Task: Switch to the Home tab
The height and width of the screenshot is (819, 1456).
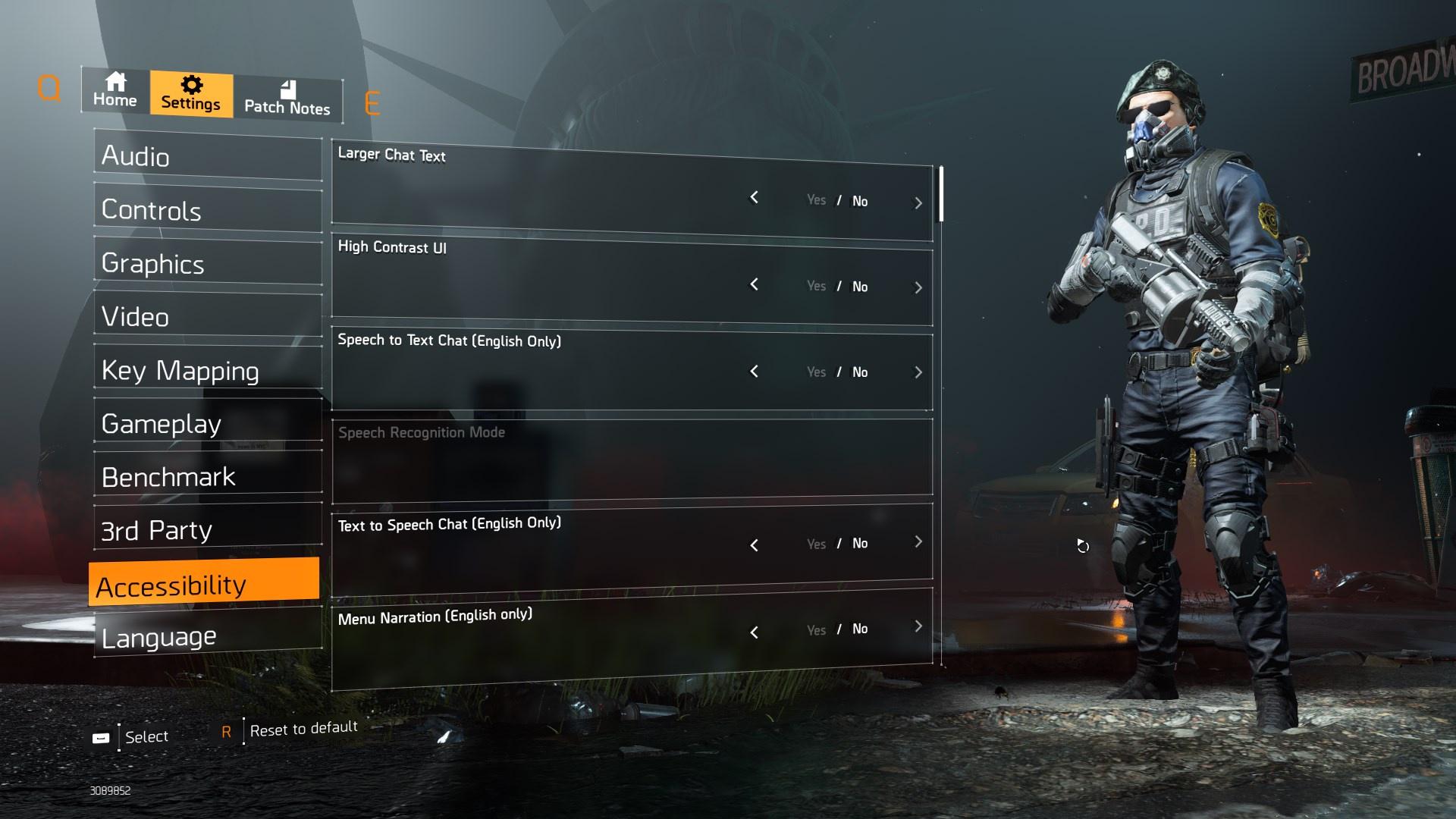Action: pos(115,91)
